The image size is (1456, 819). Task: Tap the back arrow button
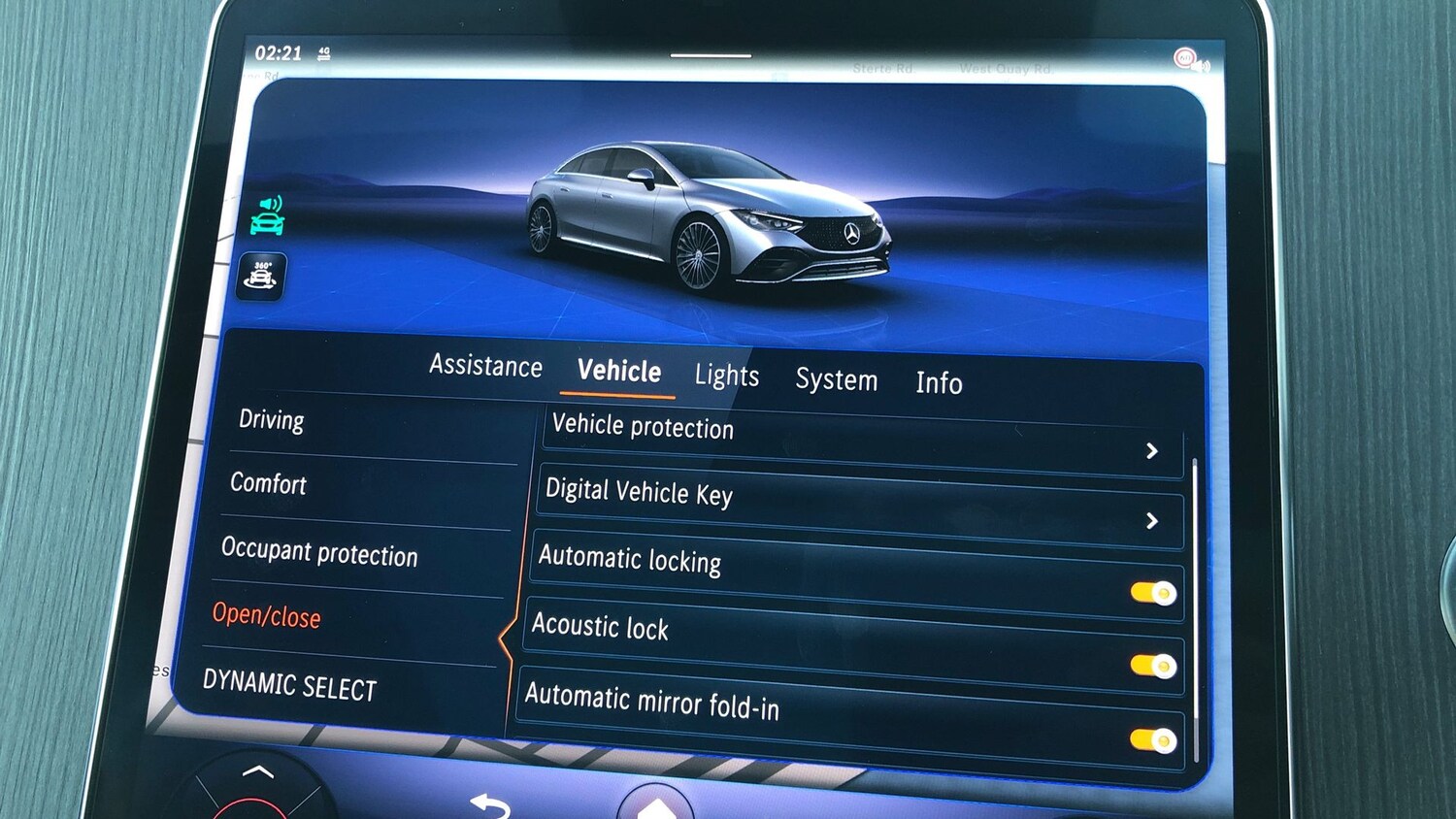(x=490, y=804)
